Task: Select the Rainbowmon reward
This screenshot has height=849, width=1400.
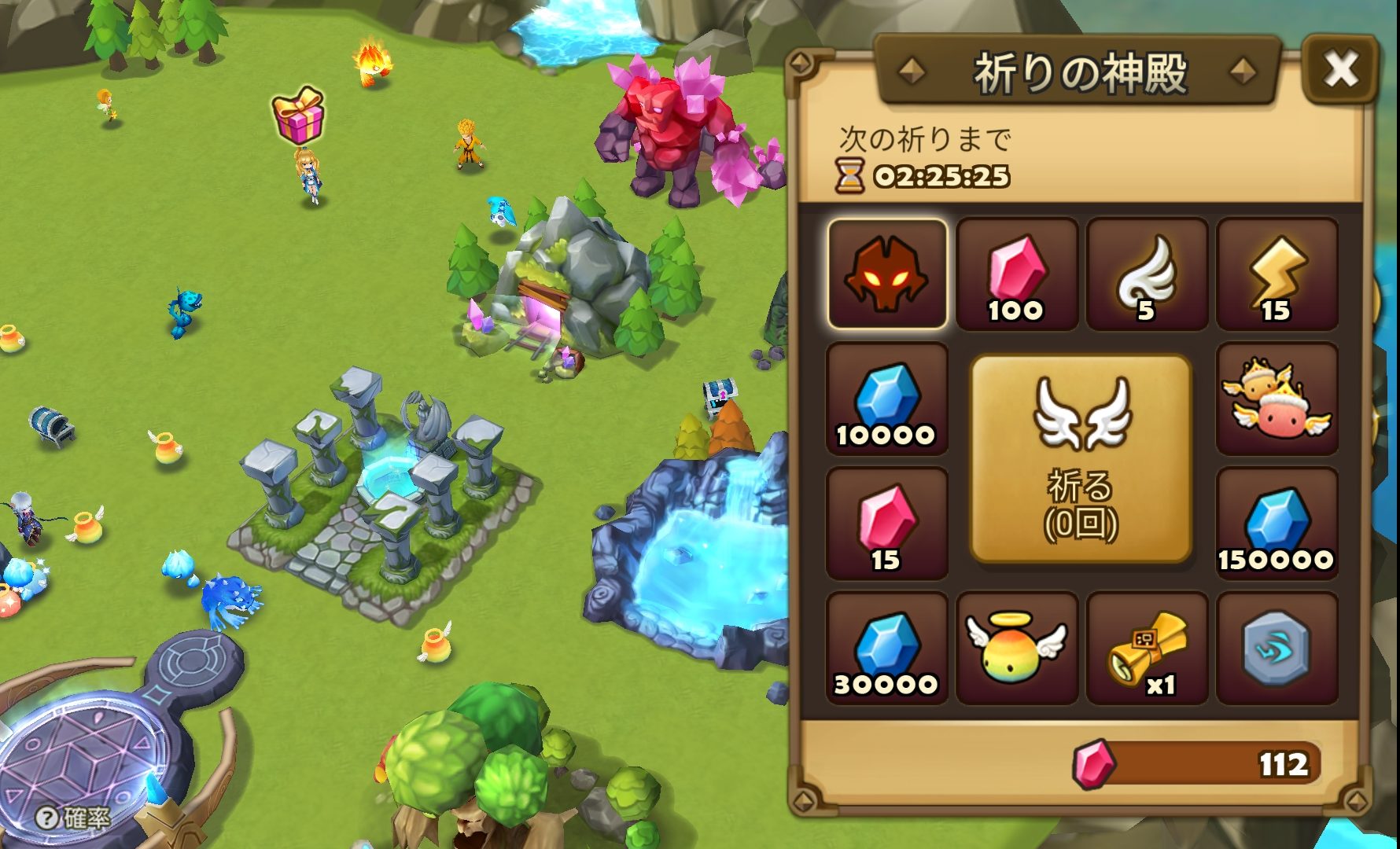Action: click(x=1278, y=401)
